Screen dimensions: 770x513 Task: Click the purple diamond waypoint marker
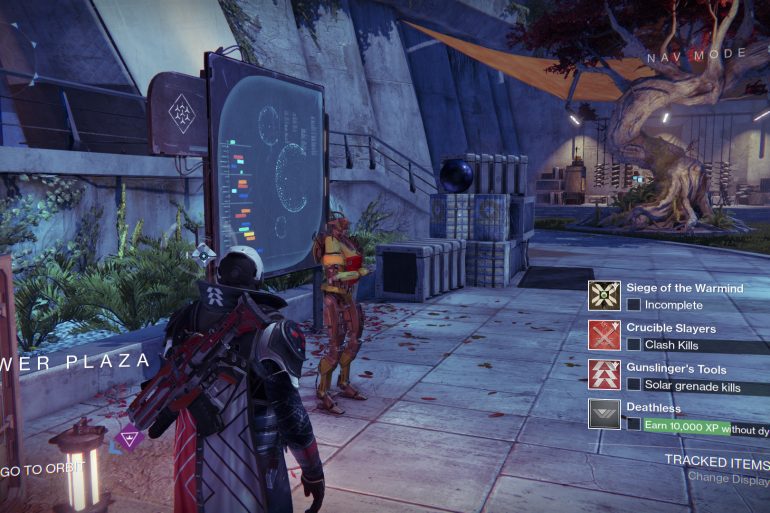(x=128, y=436)
